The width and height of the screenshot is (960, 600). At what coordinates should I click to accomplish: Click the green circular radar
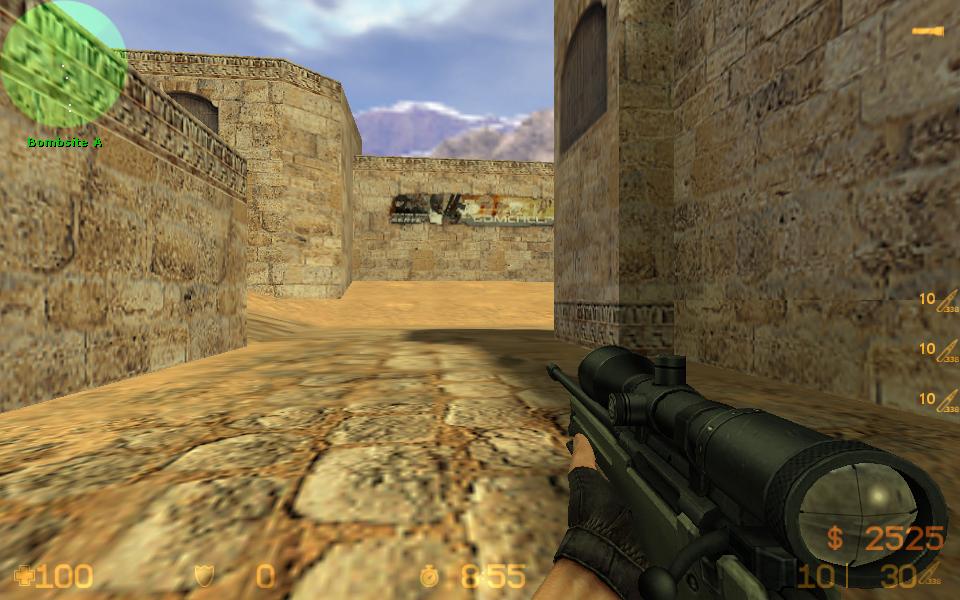63,64
